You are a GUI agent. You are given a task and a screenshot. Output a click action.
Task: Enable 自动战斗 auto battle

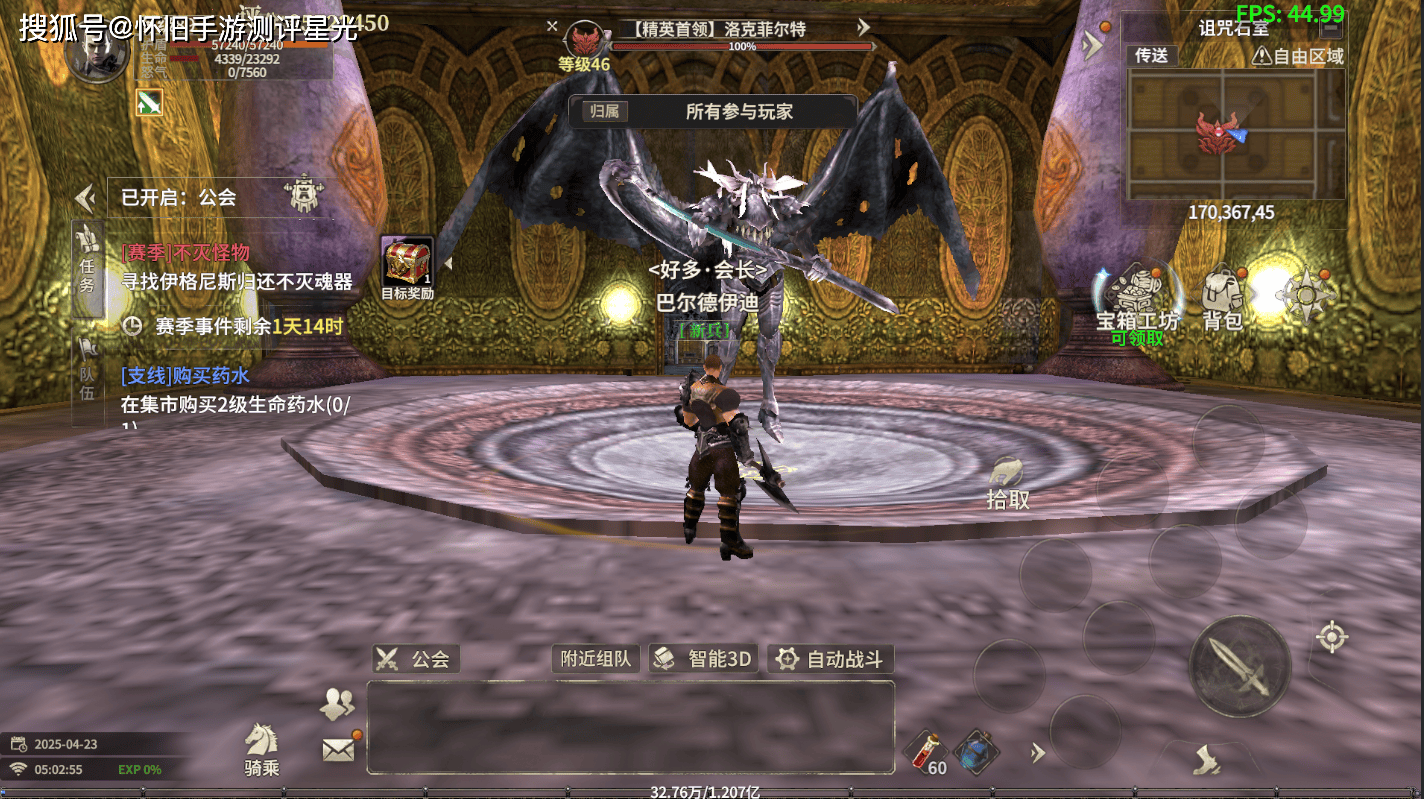[831, 659]
